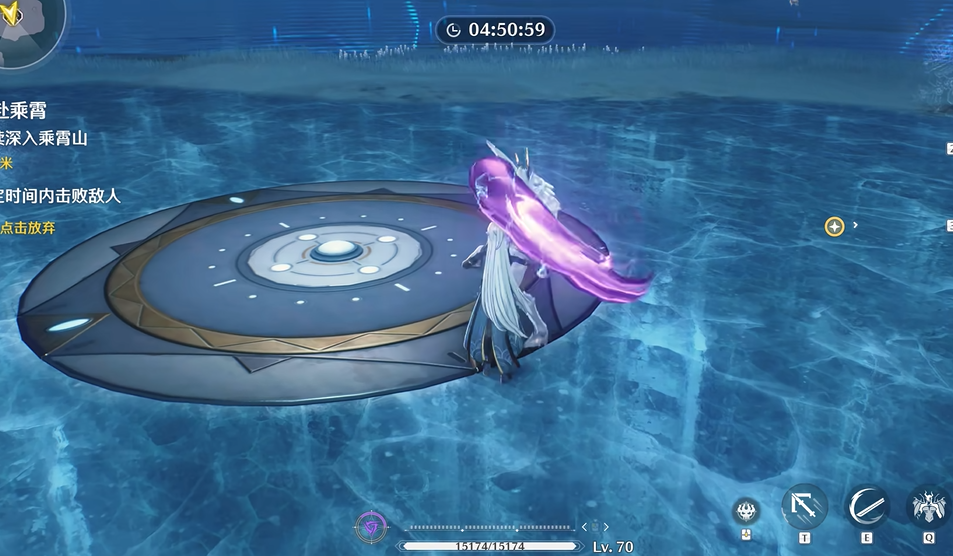Screen dimensions: 953x556
Task: Select the golden compass marker icon
Action: 834,227
